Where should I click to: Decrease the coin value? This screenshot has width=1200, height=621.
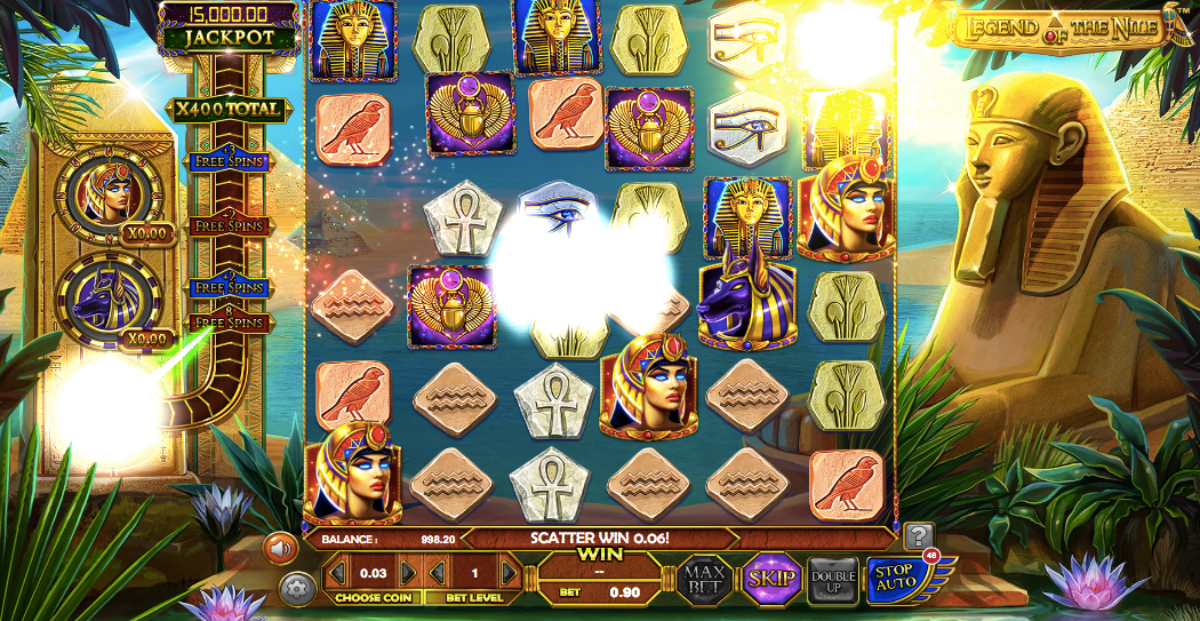pos(338,573)
